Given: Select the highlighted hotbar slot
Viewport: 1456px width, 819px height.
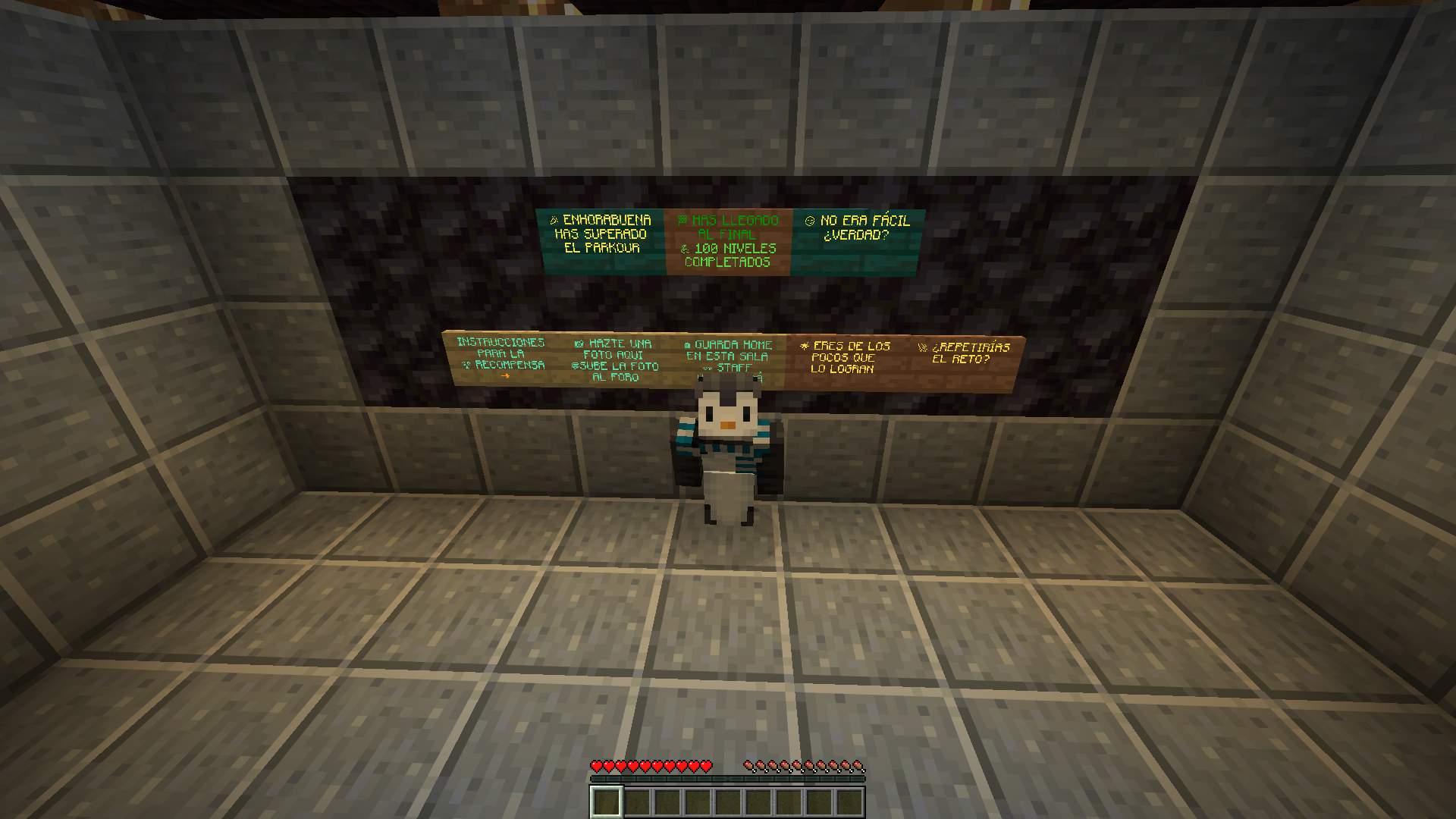Looking at the screenshot, I should pos(606,802).
